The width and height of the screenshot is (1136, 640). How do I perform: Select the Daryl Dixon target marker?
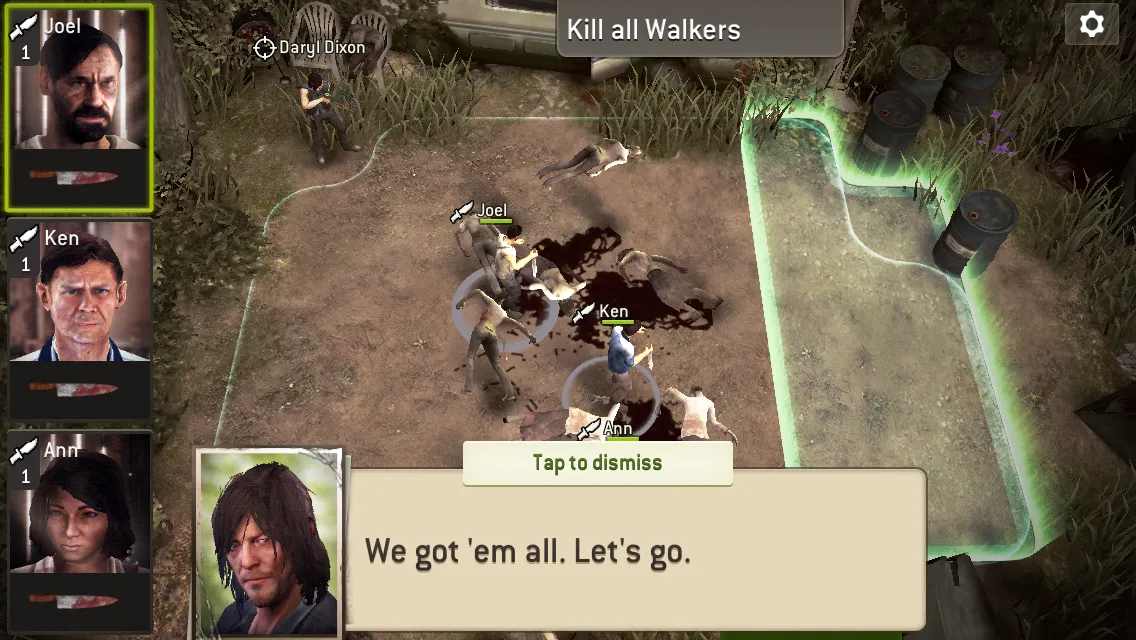pos(264,47)
